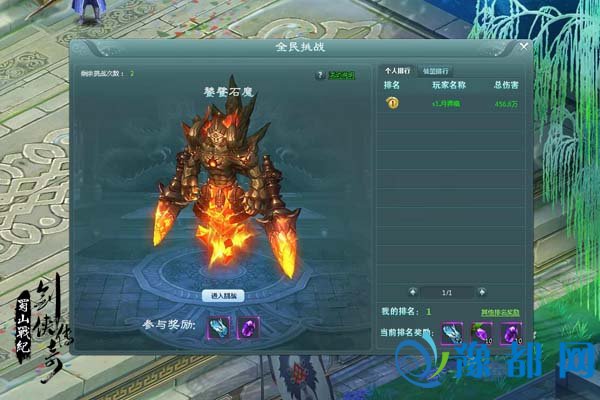Open the green ranking rewards link

tap(501, 312)
